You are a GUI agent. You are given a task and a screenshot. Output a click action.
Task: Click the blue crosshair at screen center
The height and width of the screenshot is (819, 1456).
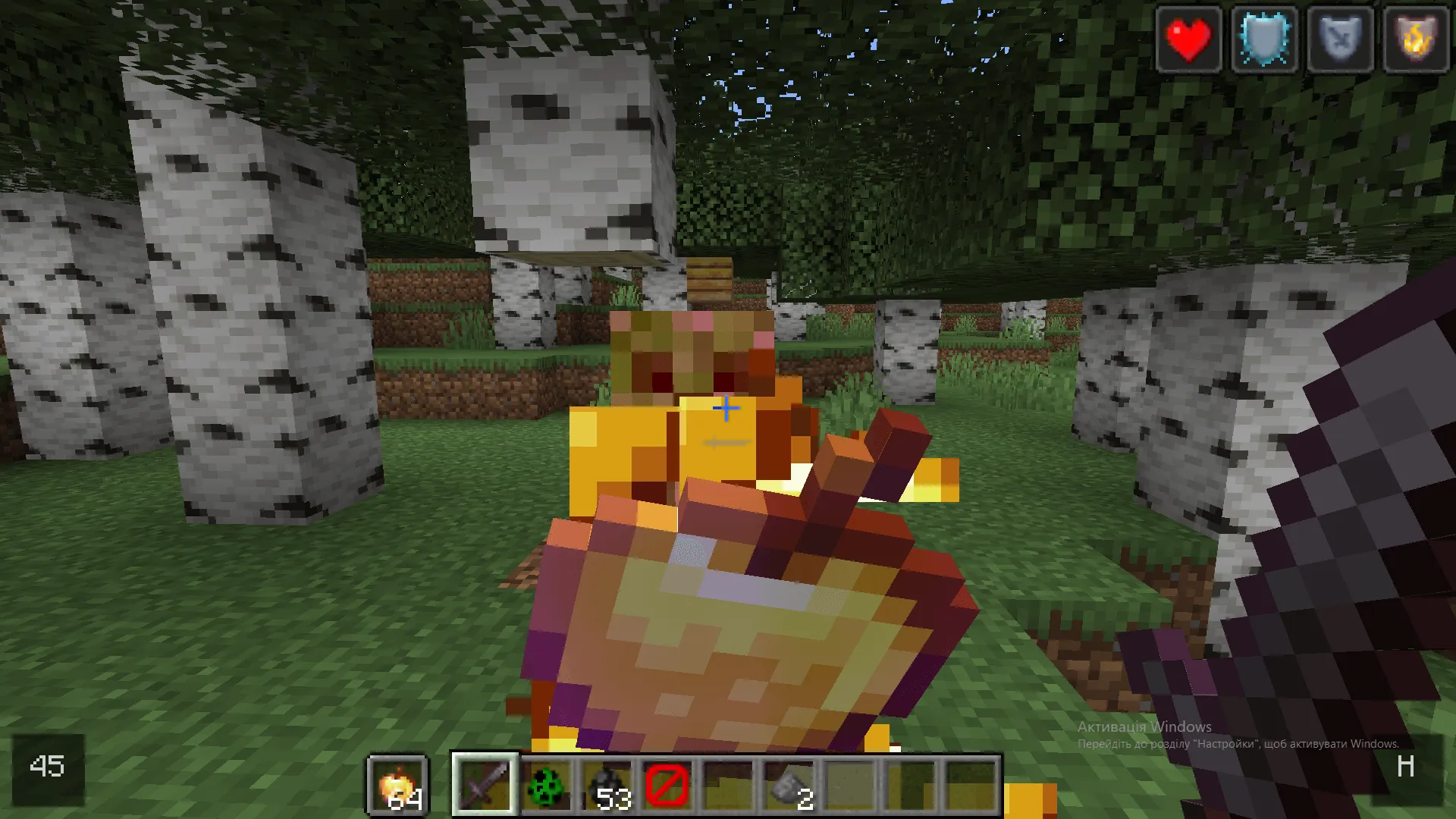726,408
